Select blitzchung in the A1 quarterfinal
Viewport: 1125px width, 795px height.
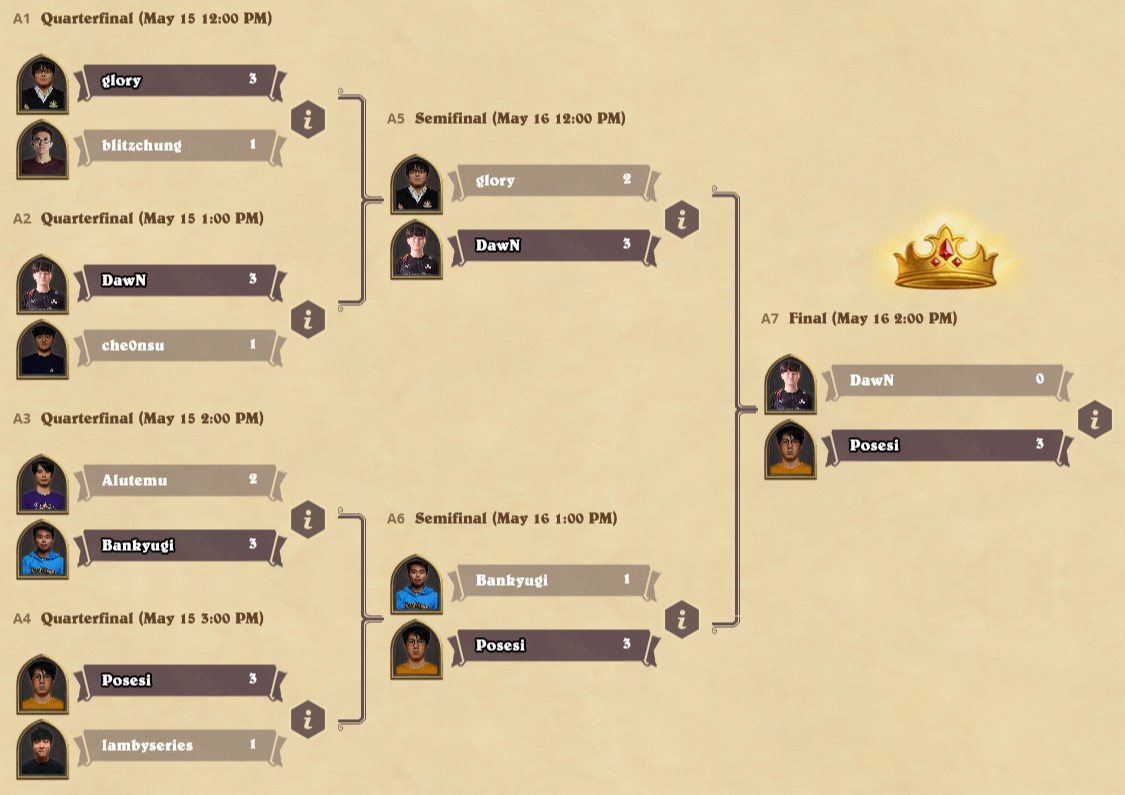pos(178,146)
